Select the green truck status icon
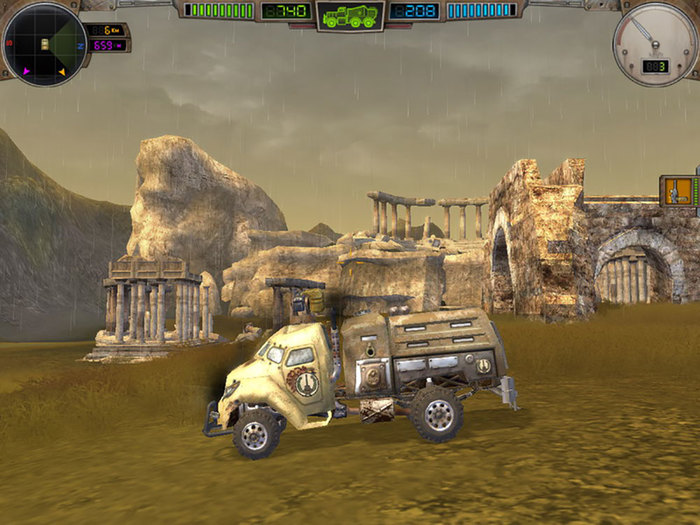 point(350,15)
